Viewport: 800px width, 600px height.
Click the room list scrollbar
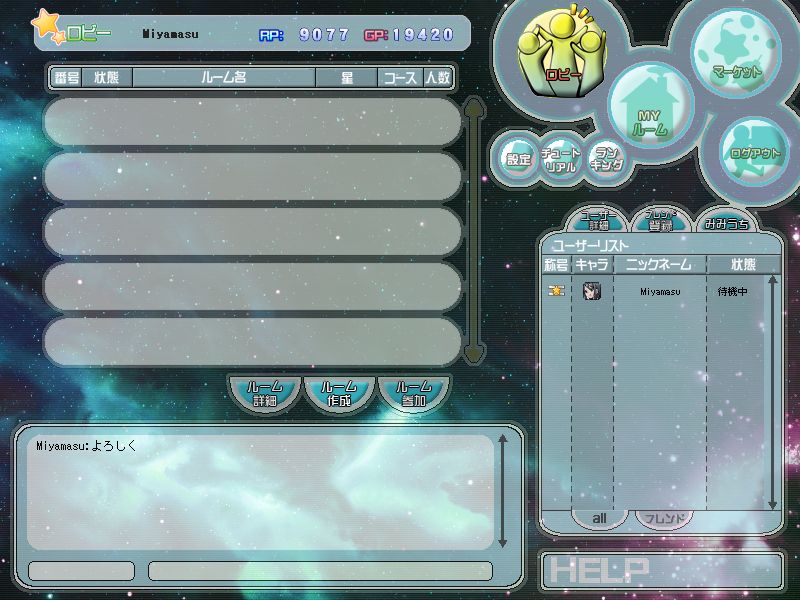coord(475,230)
